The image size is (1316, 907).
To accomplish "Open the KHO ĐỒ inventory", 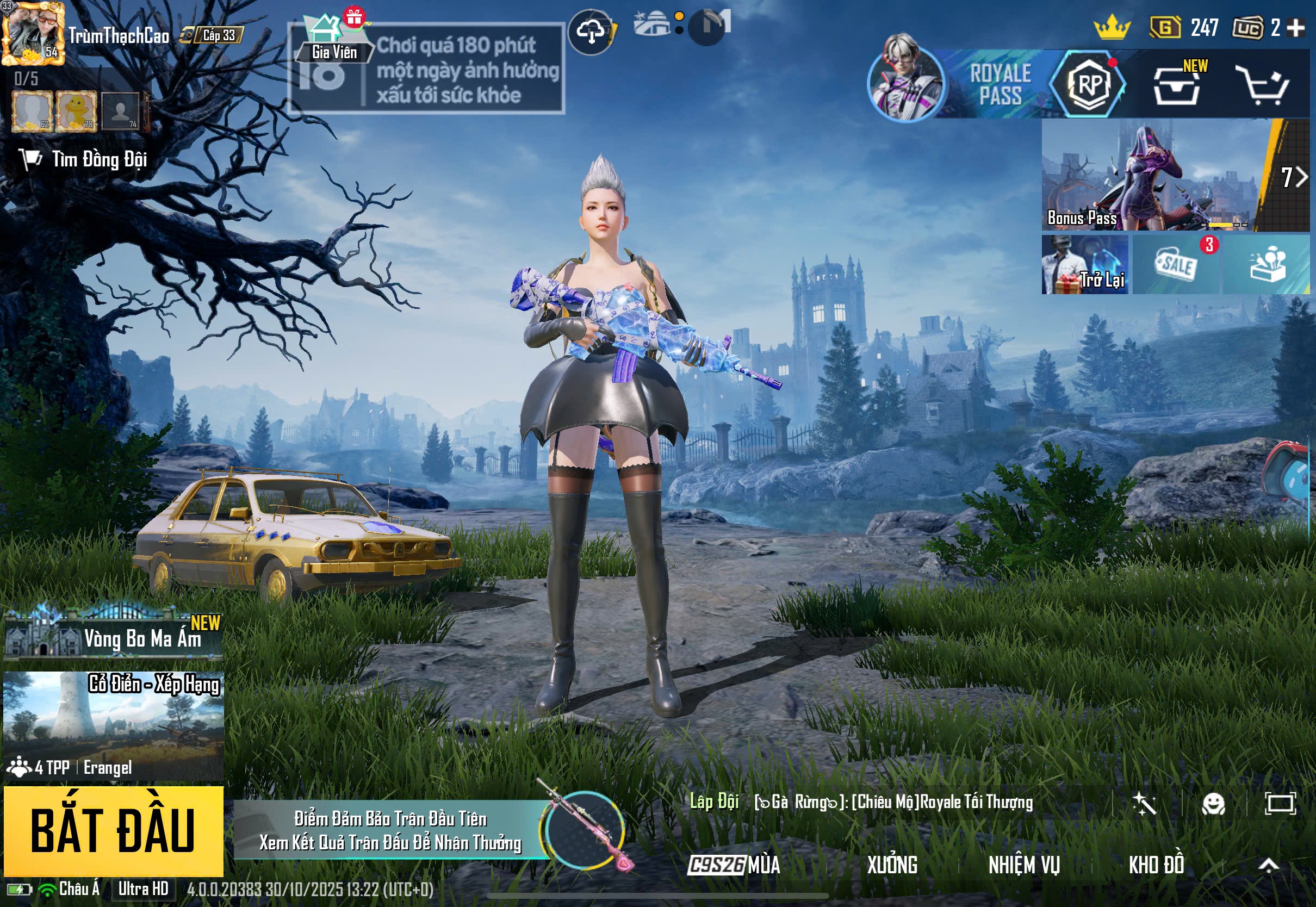I will tap(1156, 866).
